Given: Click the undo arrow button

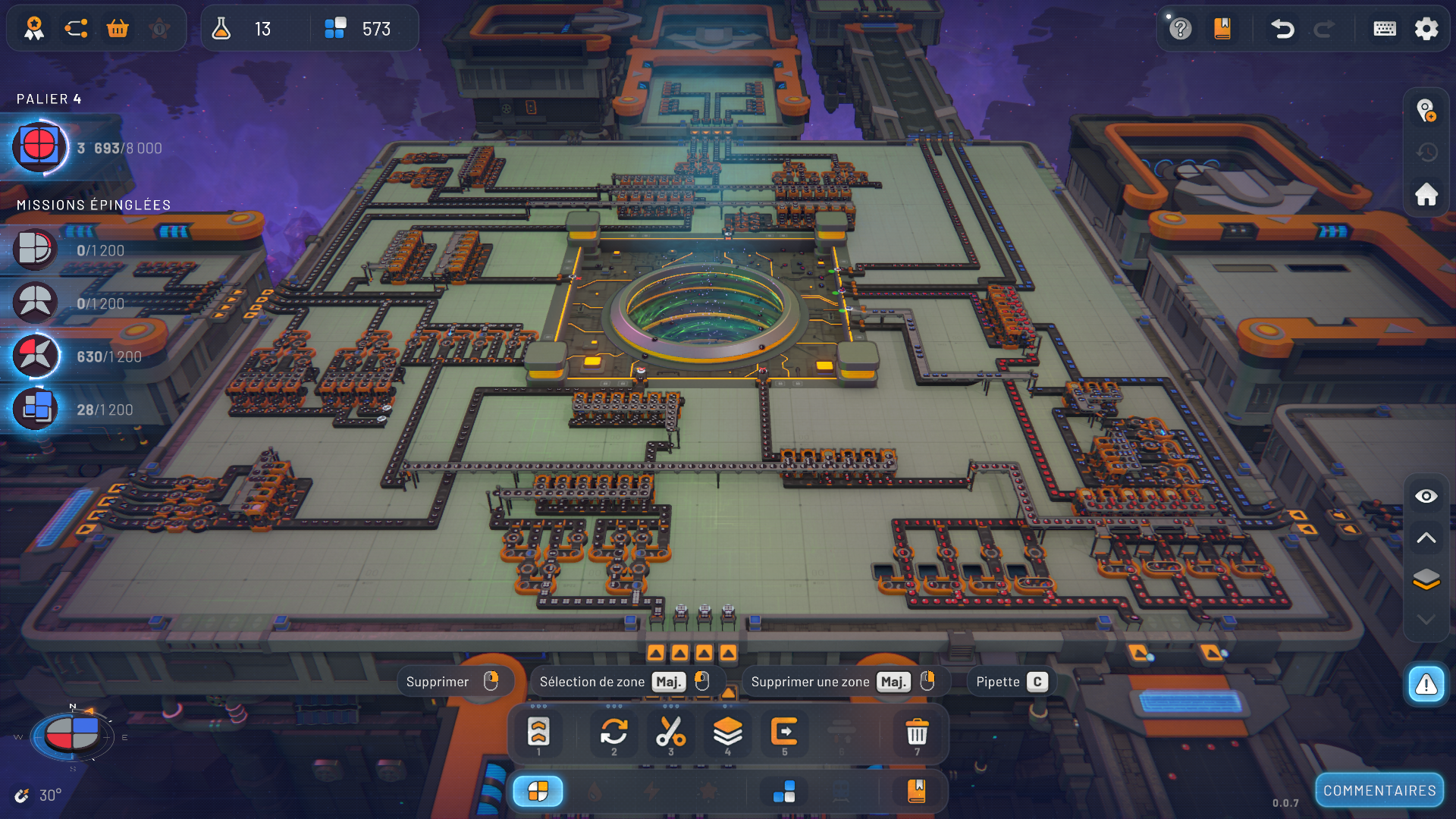Looking at the screenshot, I should (x=1282, y=29).
